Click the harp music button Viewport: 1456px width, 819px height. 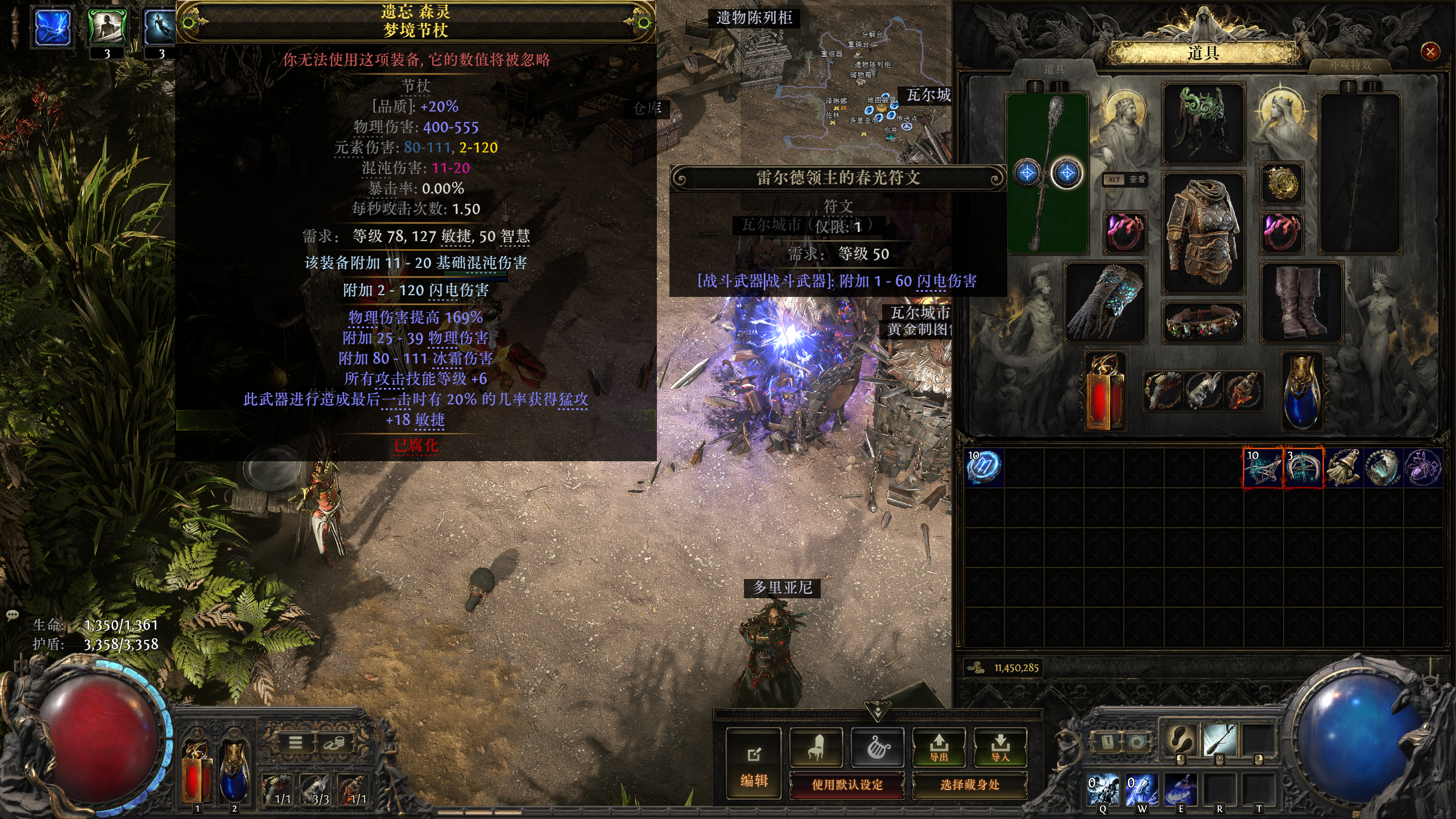pyautogui.click(x=878, y=747)
